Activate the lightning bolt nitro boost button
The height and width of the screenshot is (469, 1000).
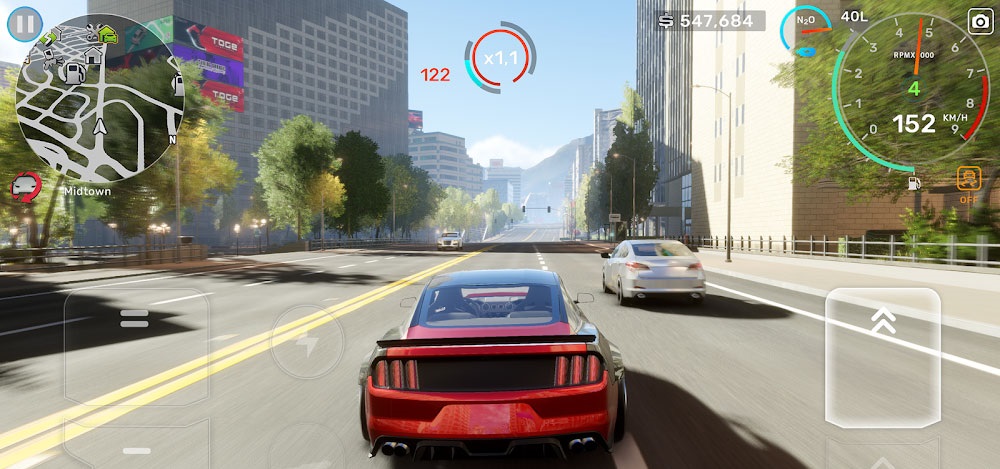coord(307,342)
